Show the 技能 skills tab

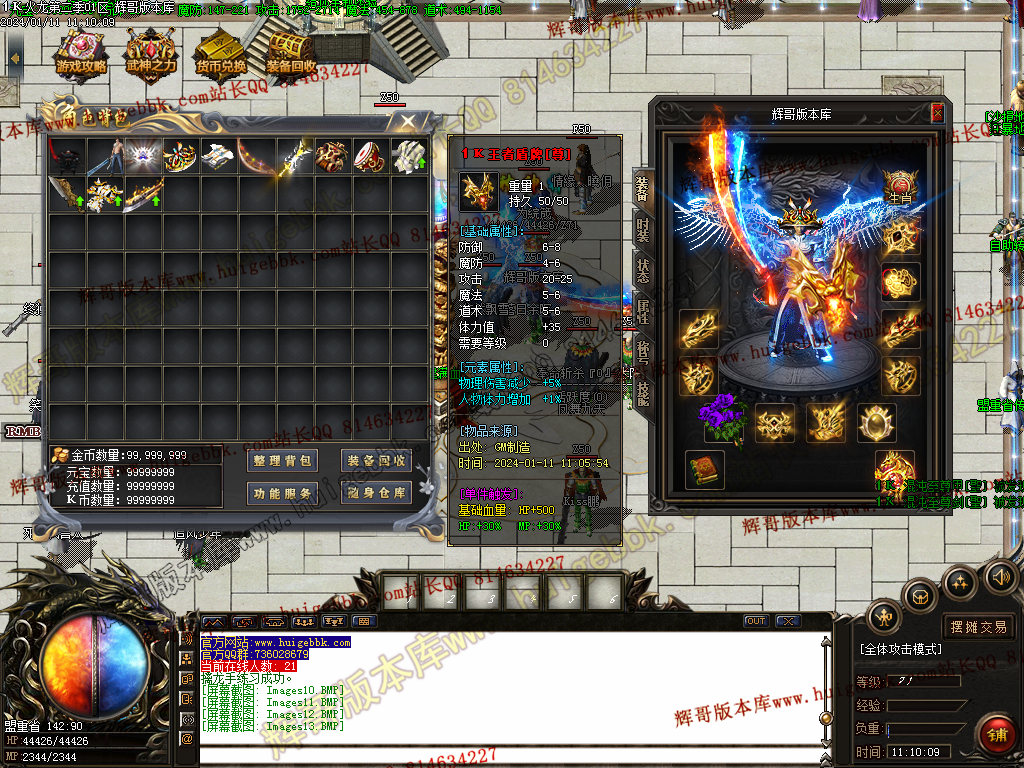click(x=642, y=393)
